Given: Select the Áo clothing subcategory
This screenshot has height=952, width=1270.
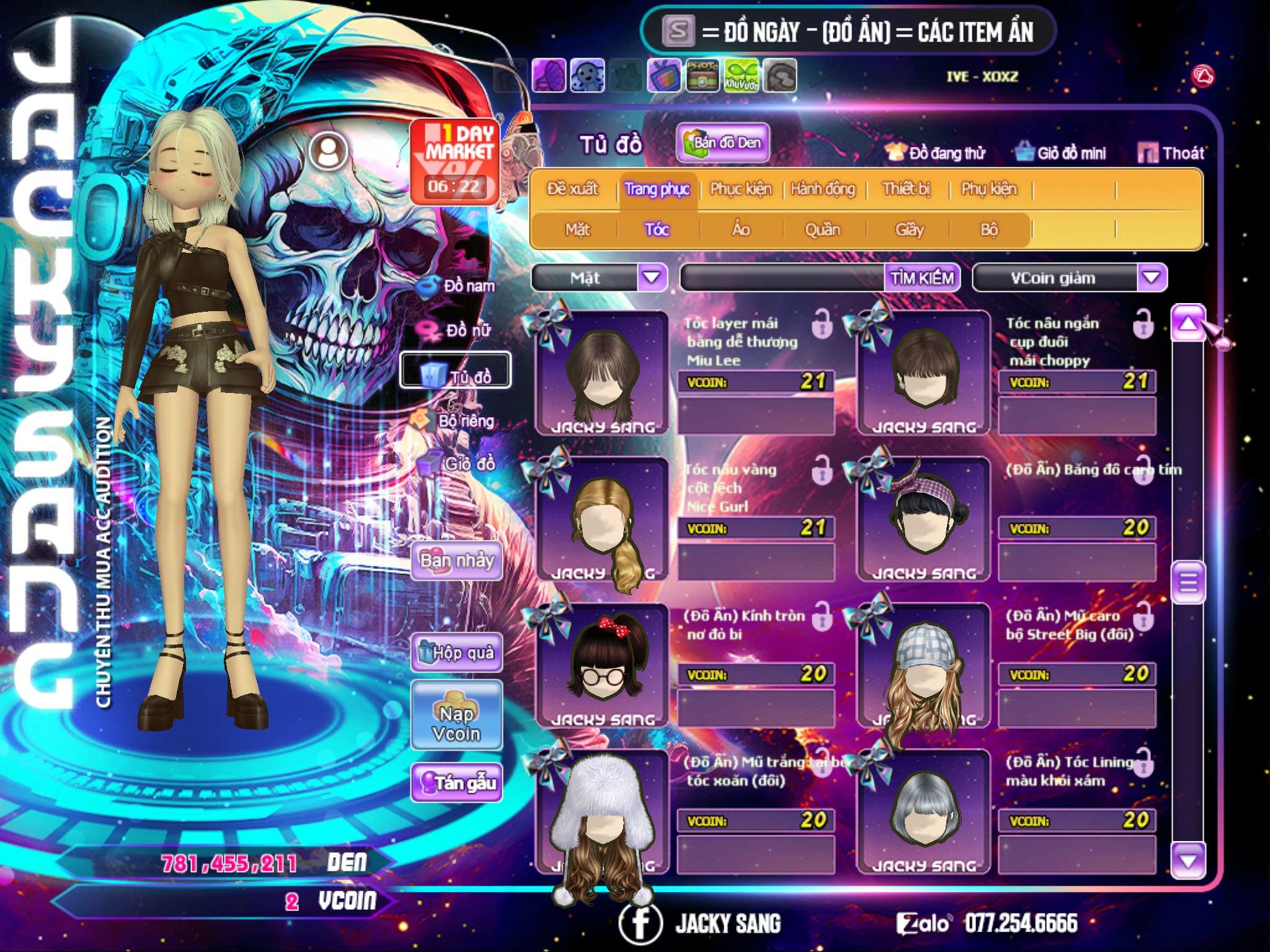Looking at the screenshot, I should click(740, 229).
